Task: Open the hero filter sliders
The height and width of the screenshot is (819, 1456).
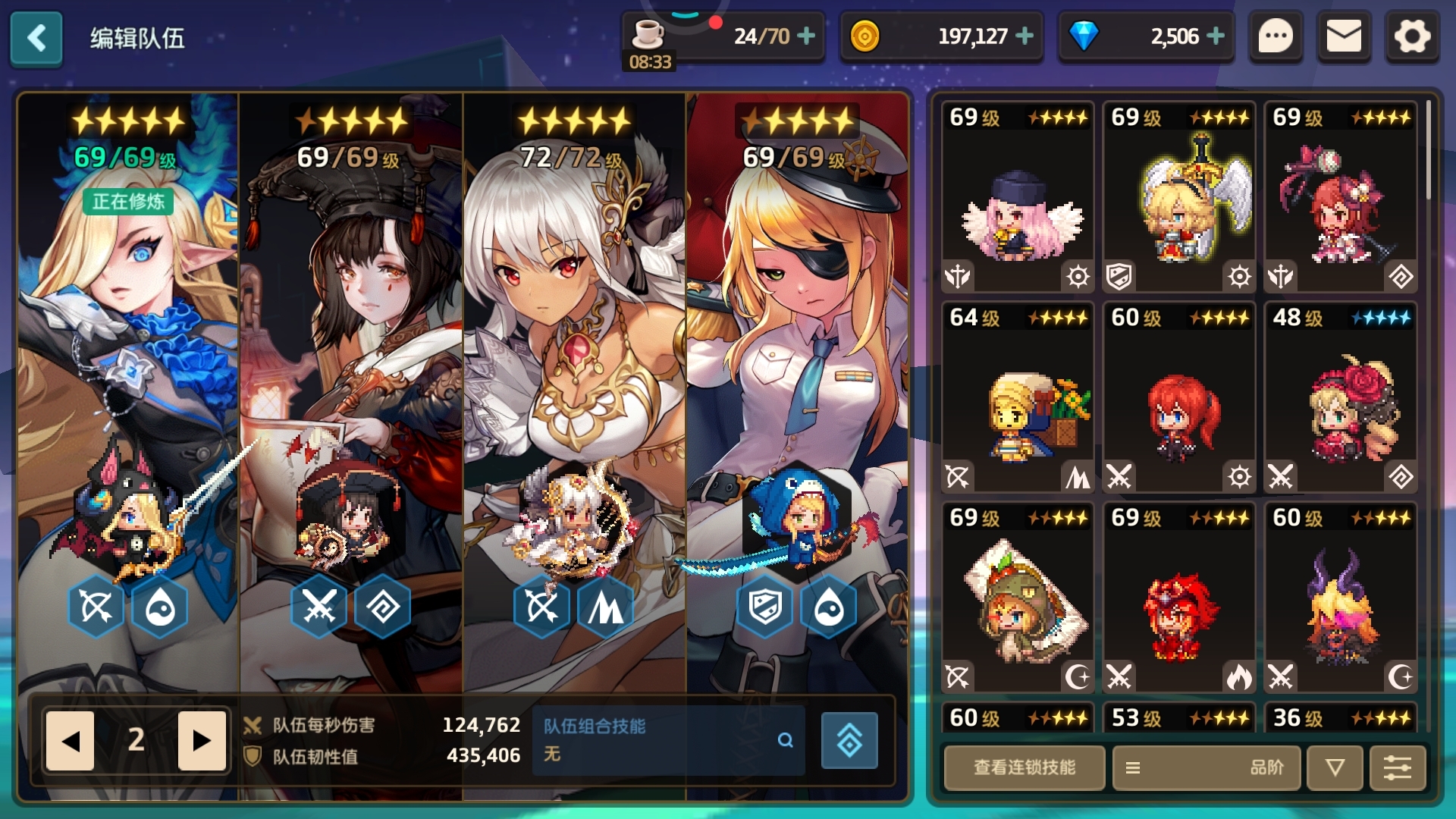Action: tap(1398, 767)
